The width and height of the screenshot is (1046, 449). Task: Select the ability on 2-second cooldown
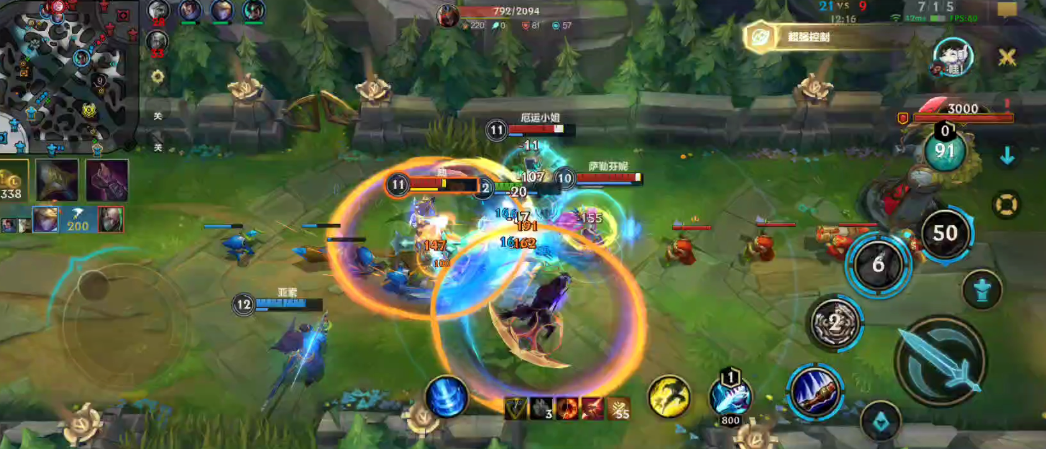point(833,322)
